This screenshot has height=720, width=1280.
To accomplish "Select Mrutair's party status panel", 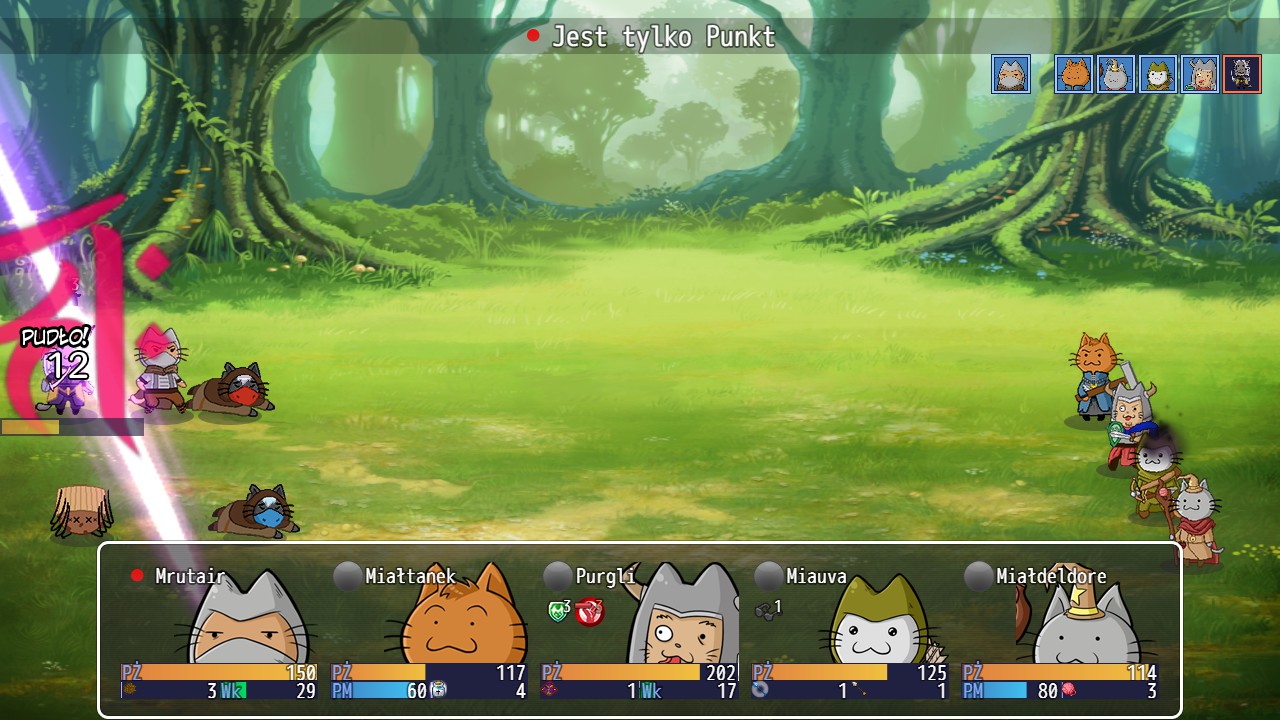I will pos(220,630).
